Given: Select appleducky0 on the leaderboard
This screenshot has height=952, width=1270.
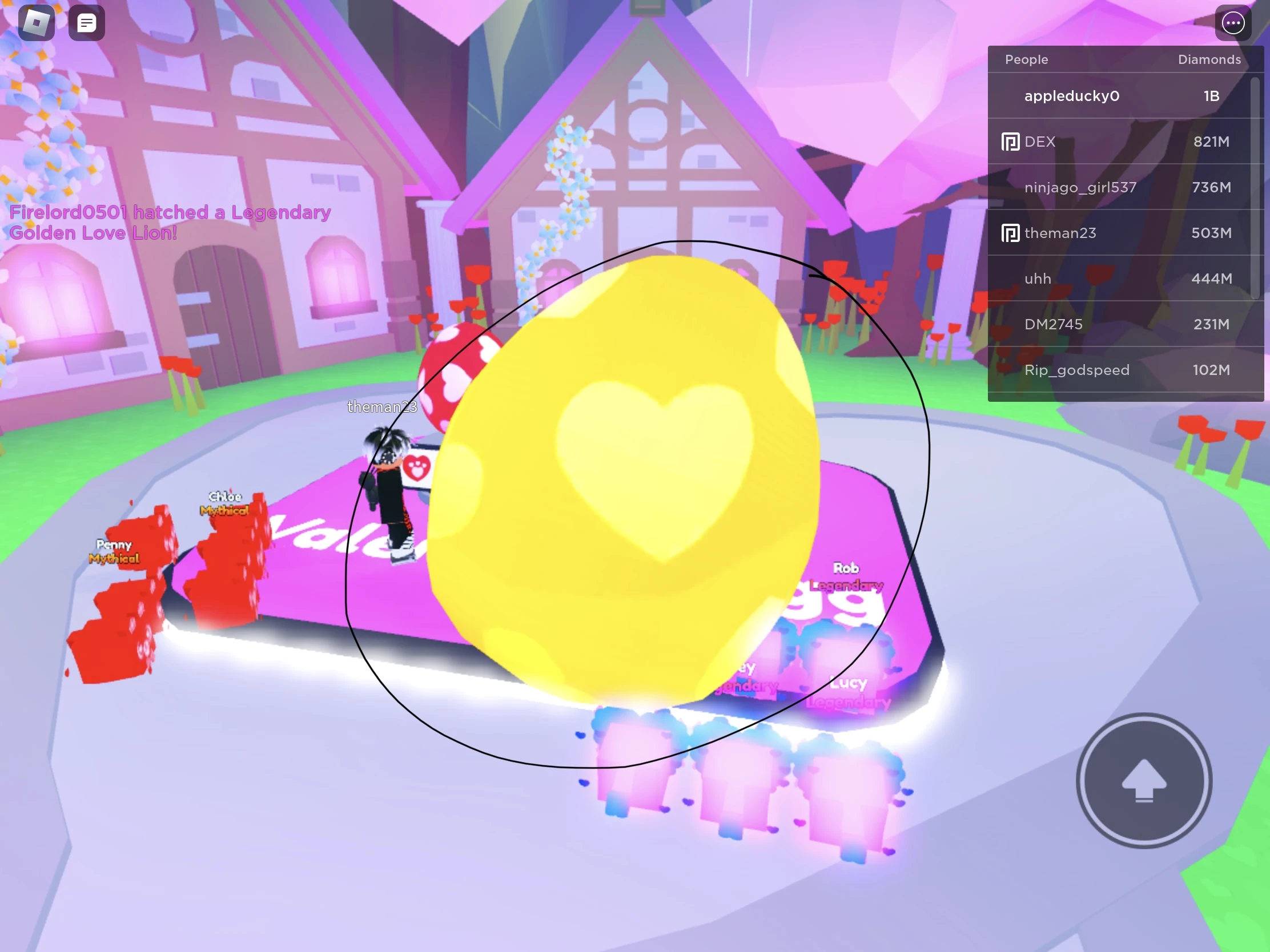Looking at the screenshot, I should 1071,96.
